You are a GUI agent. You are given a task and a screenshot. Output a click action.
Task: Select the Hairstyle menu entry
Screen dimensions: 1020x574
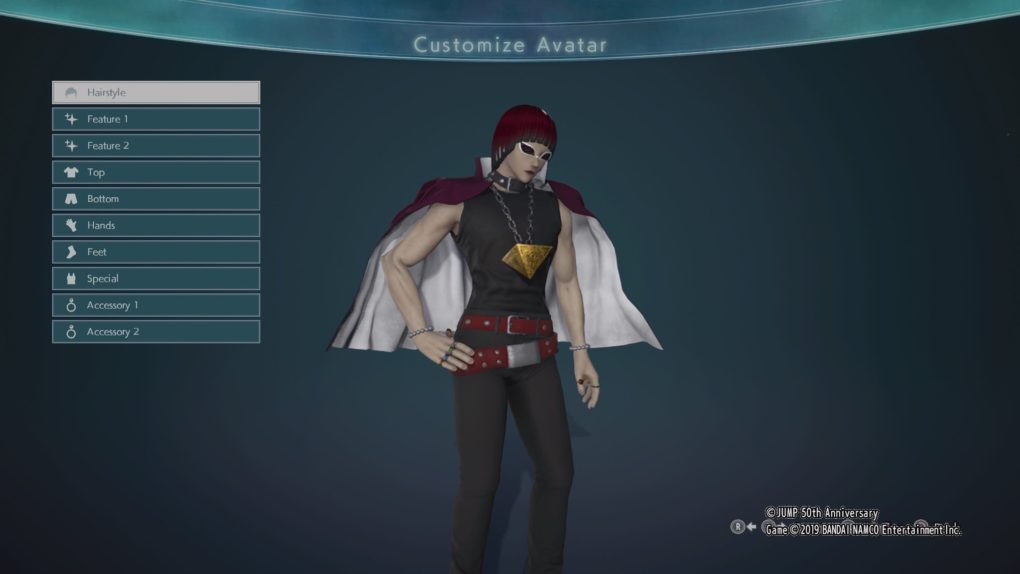[156, 92]
